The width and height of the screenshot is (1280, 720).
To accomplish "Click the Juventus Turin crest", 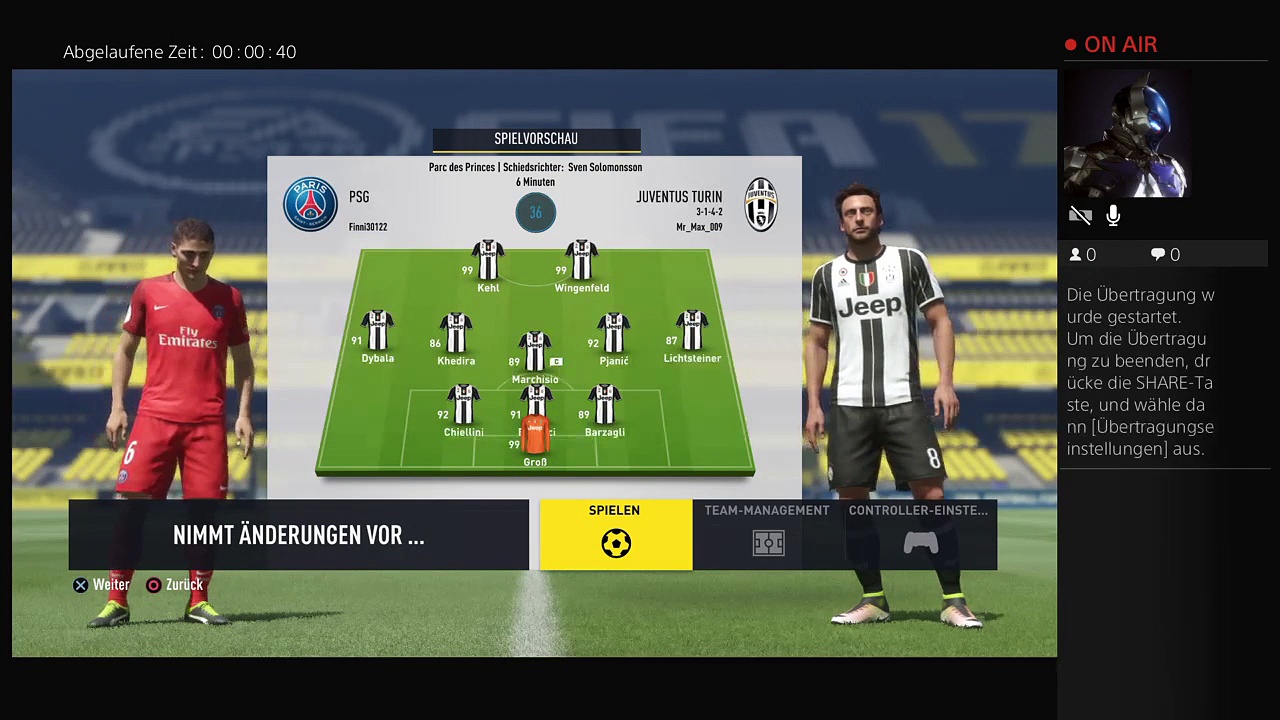I will tap(761, 205).
